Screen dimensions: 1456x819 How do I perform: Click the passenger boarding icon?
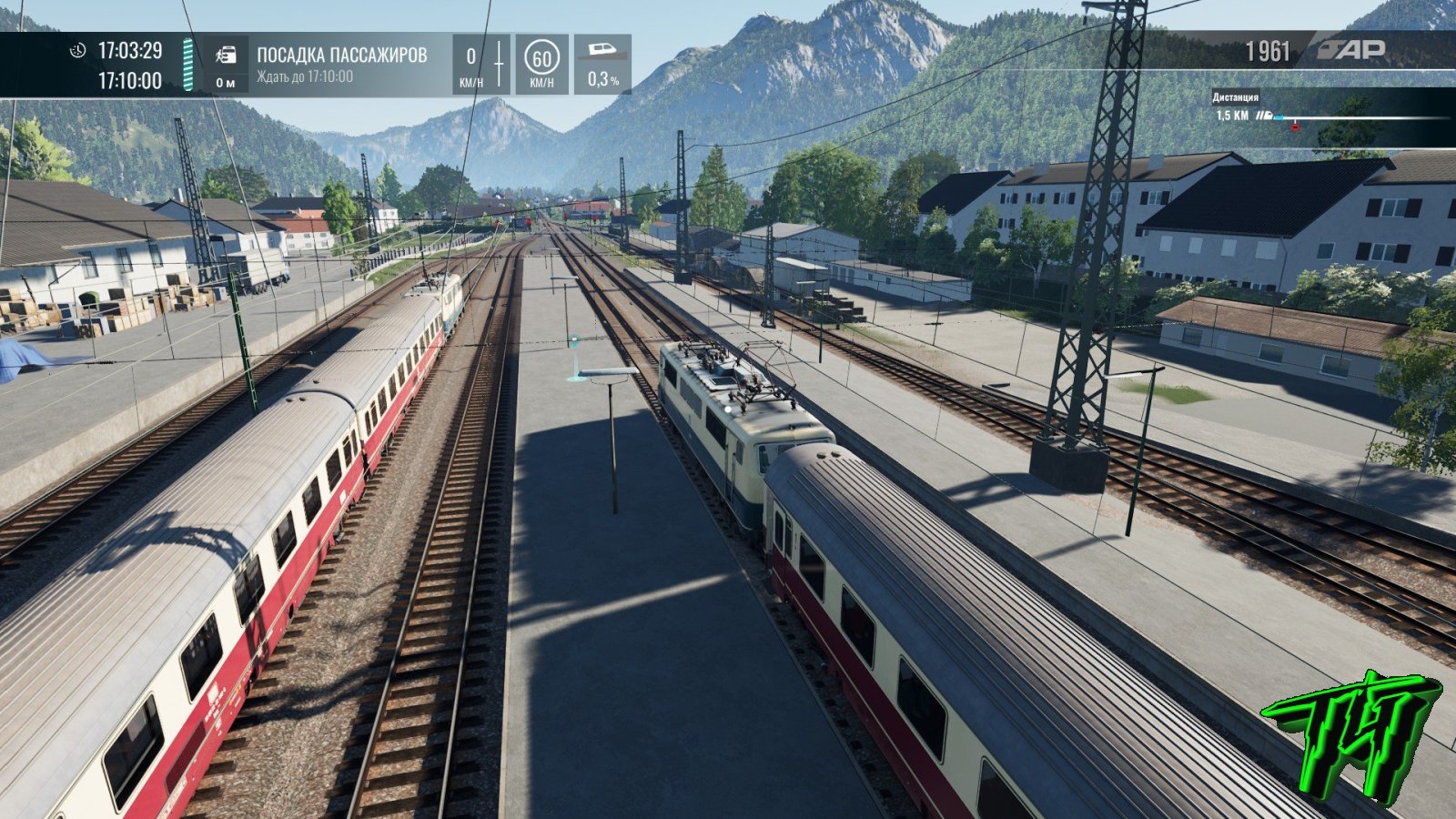(226, 56)
